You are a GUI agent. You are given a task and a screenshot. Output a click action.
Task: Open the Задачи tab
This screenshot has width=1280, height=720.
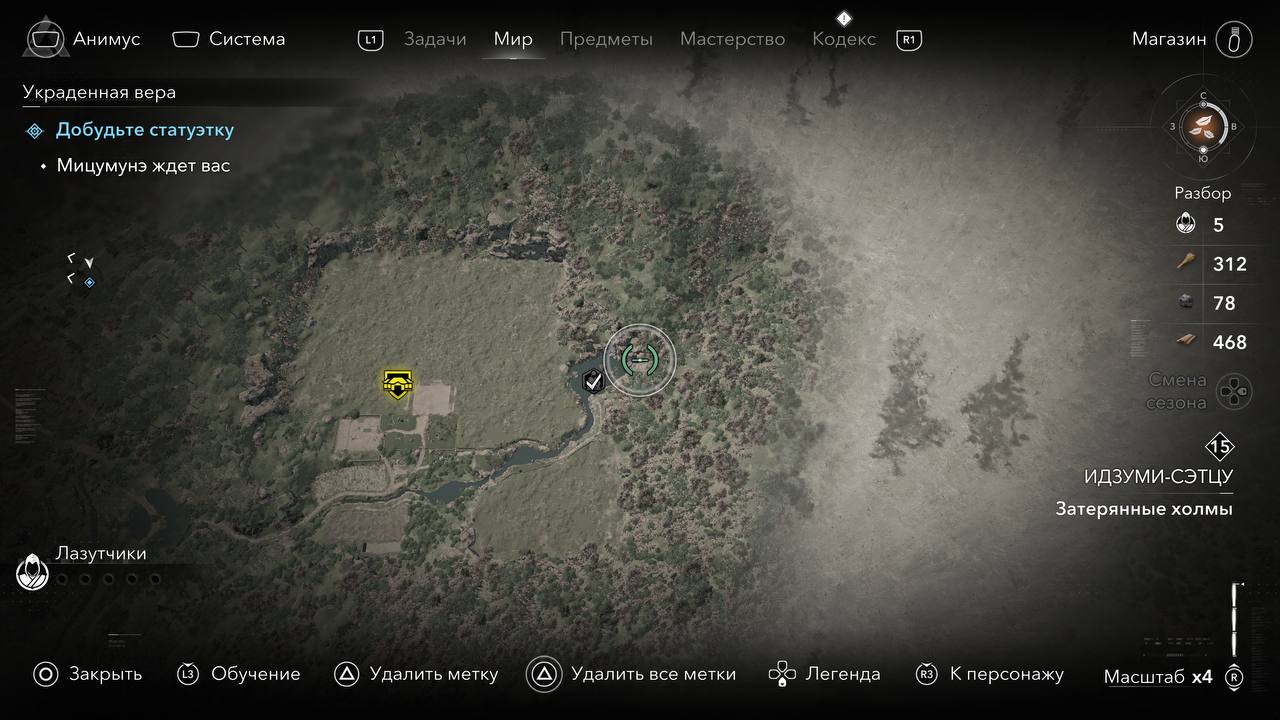[435, 39]
